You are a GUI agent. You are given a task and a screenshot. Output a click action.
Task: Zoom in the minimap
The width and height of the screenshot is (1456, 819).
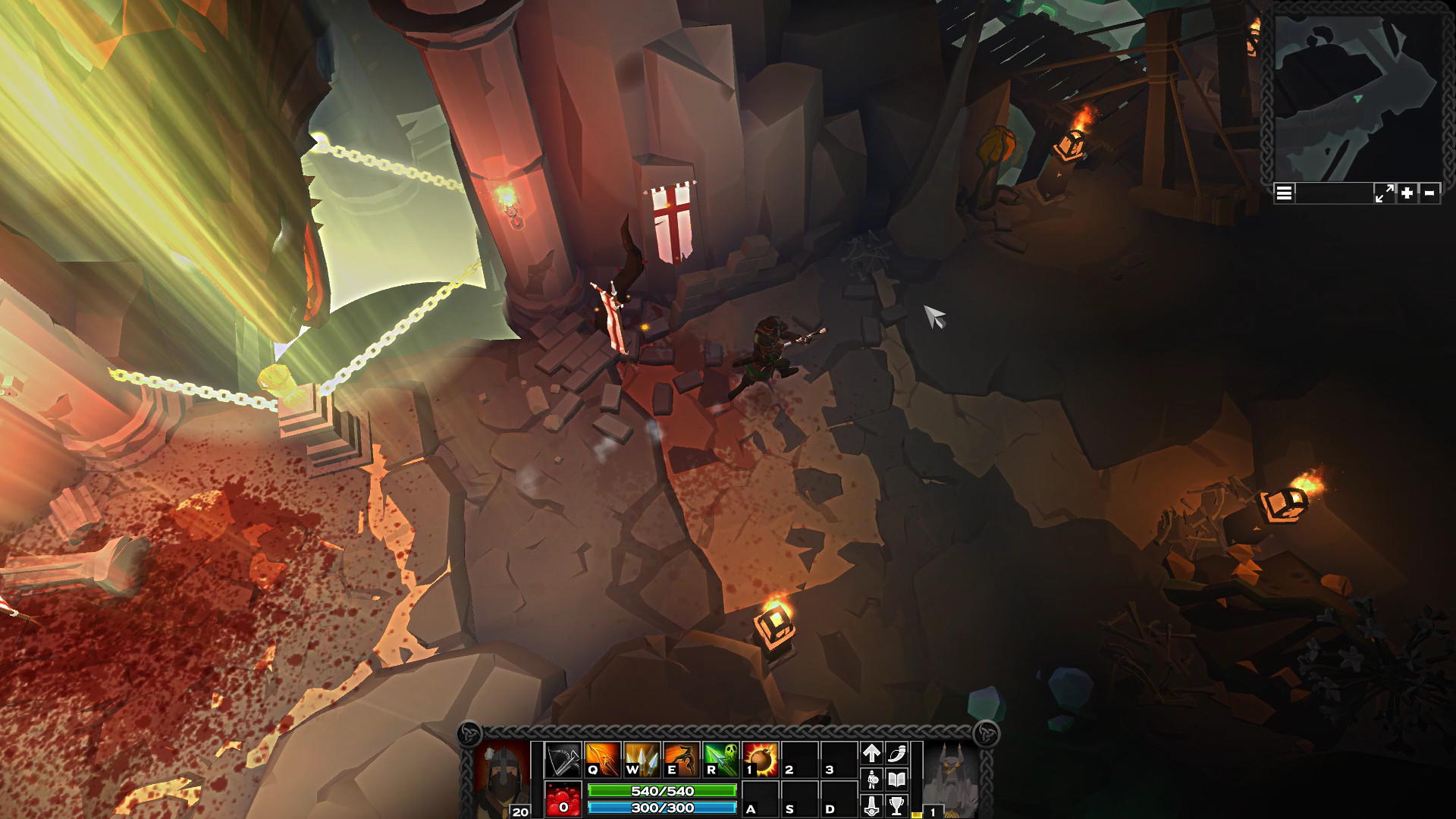pos(1407,193)
